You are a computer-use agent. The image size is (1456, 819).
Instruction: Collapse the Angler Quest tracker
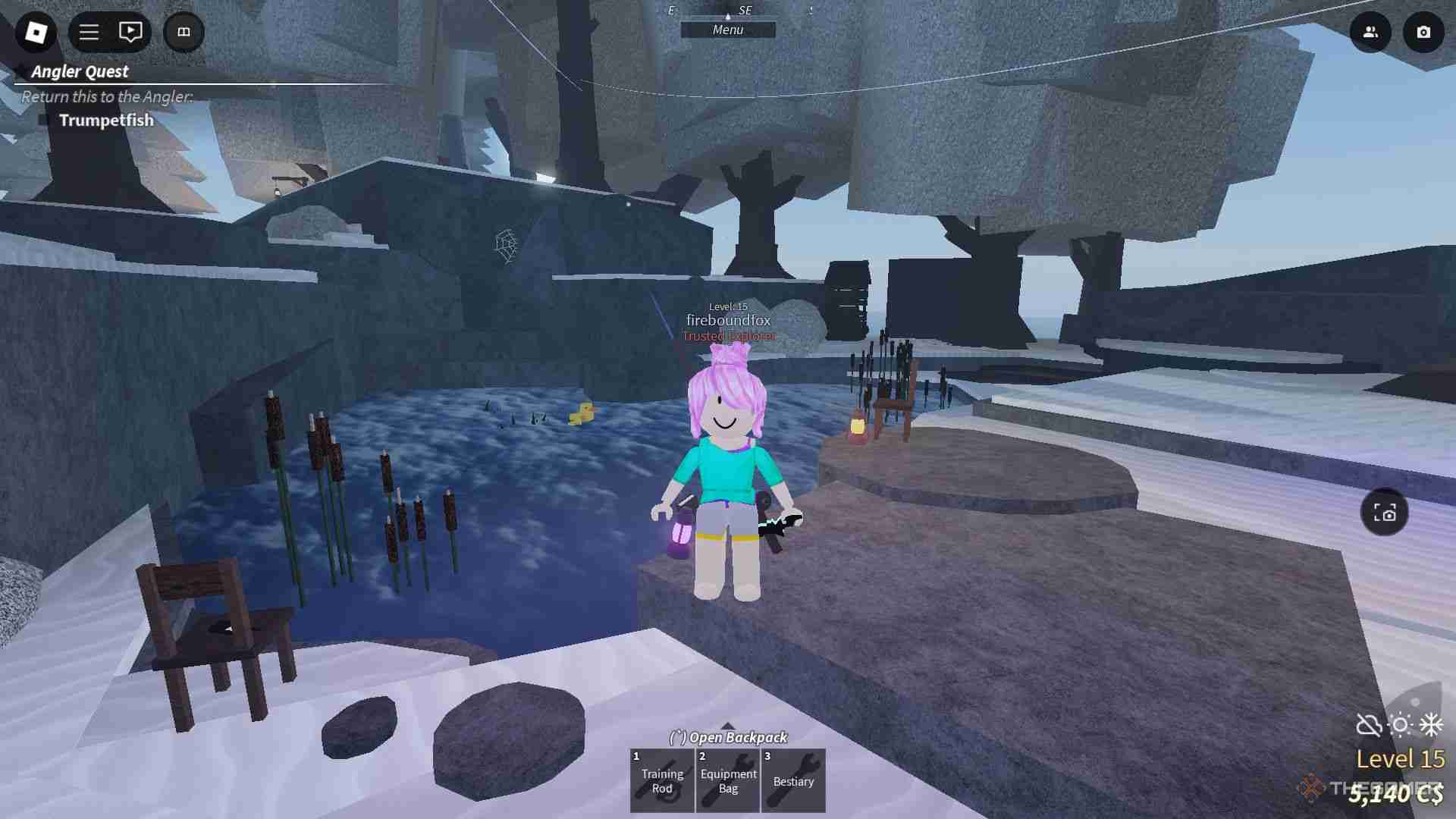pyautogui.click(x=17, y=71)
